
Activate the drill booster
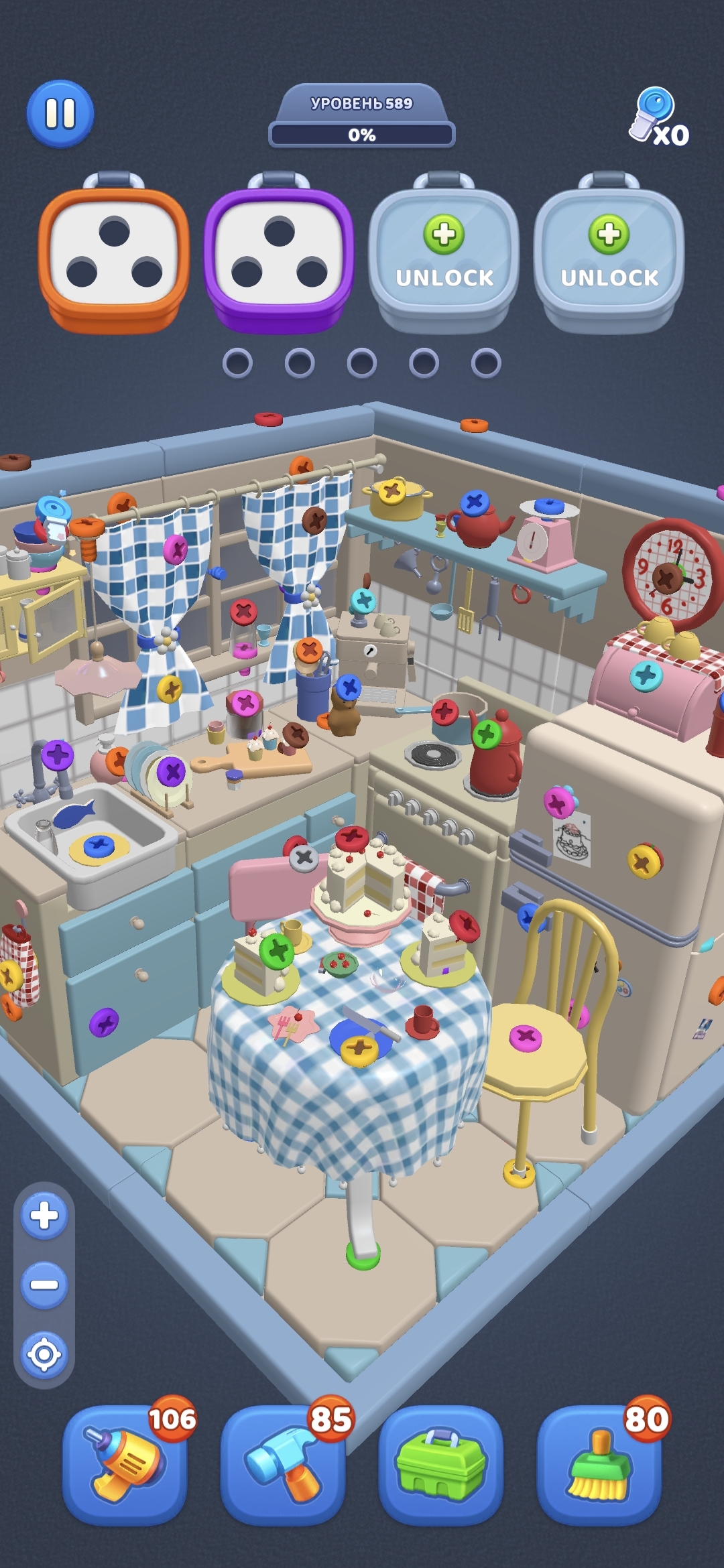pos(125,1464)
